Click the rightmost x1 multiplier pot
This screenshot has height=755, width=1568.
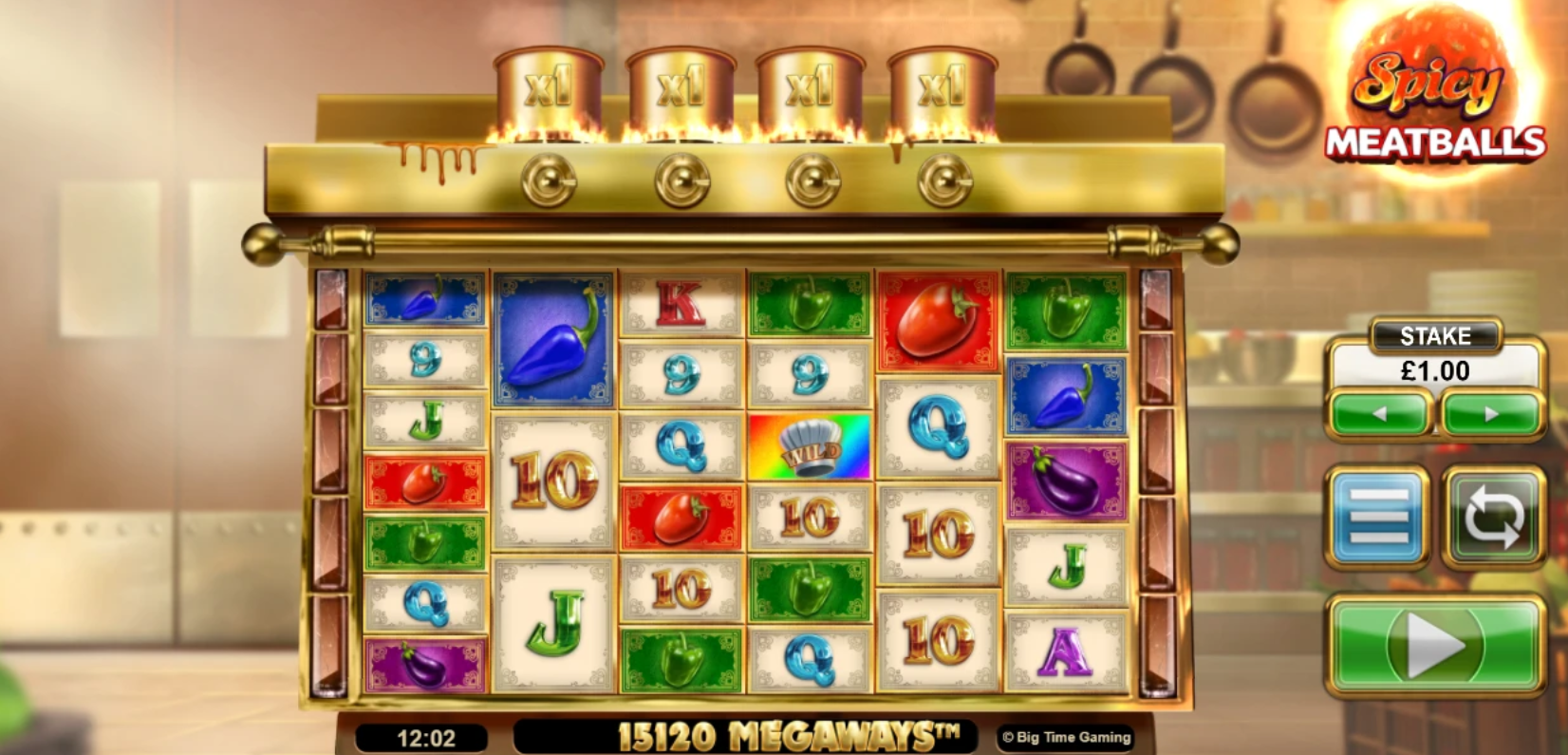pyautogui.click(x=940, y=81)
